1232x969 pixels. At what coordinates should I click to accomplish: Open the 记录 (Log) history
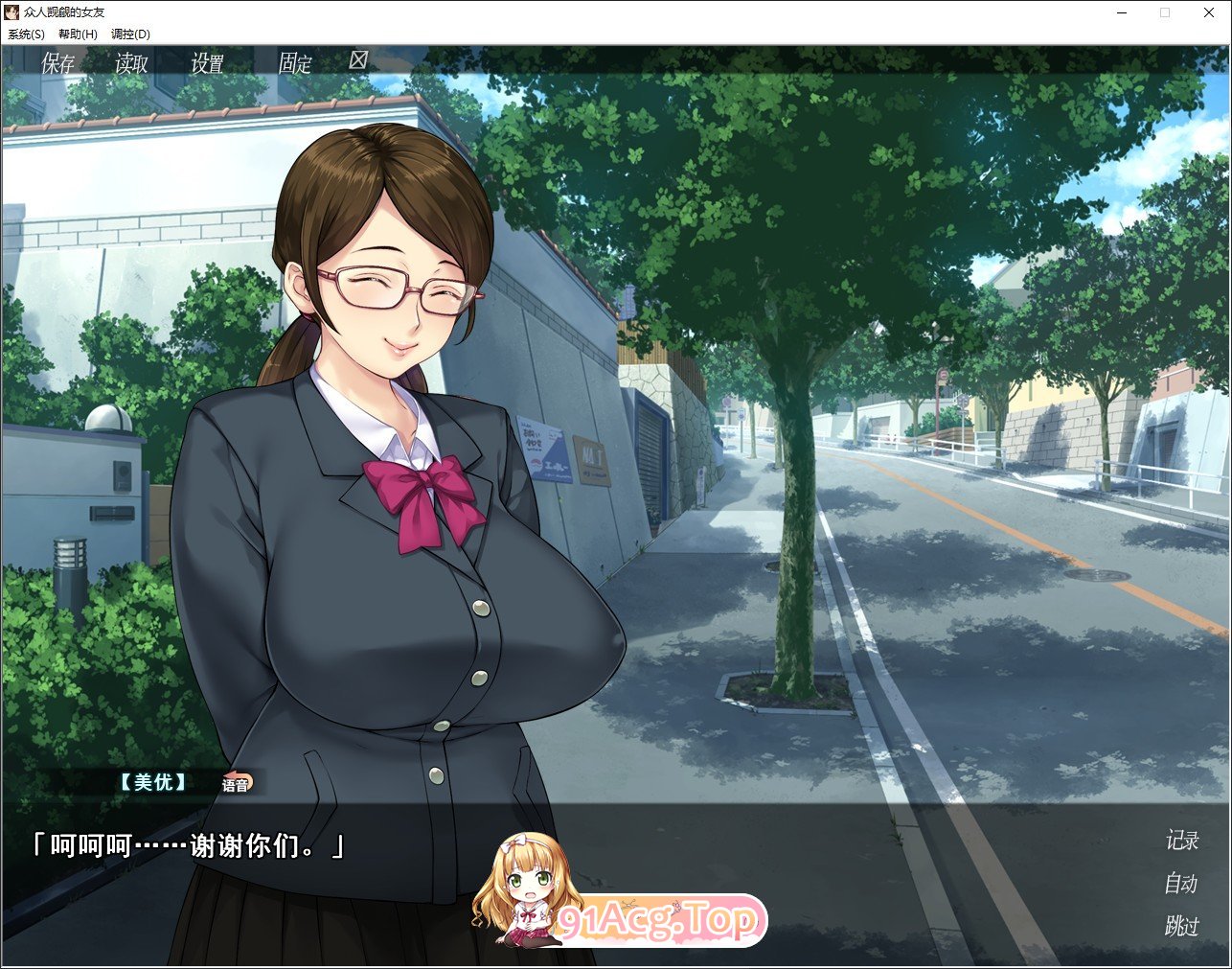click(x=1181, y=841)
